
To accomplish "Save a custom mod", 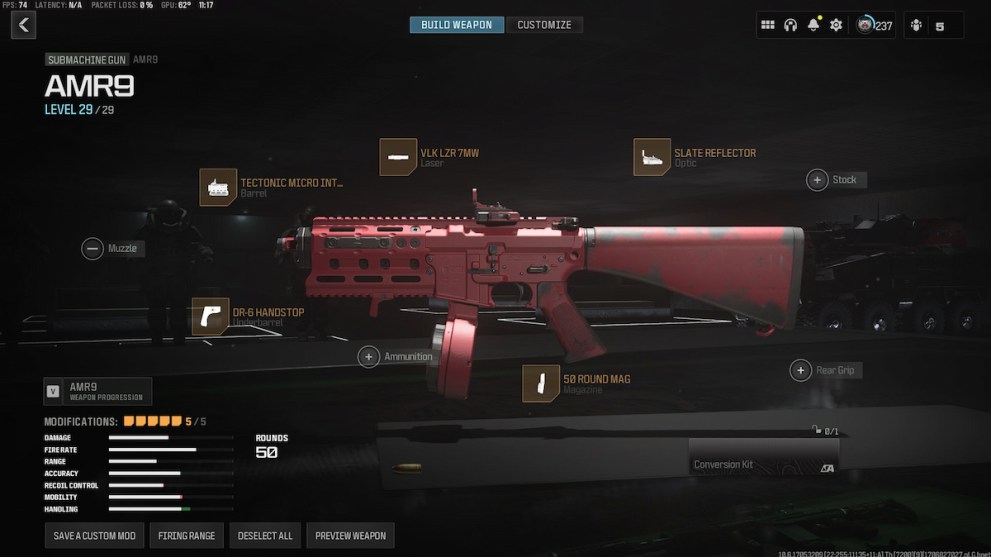I will pos(95,536).
